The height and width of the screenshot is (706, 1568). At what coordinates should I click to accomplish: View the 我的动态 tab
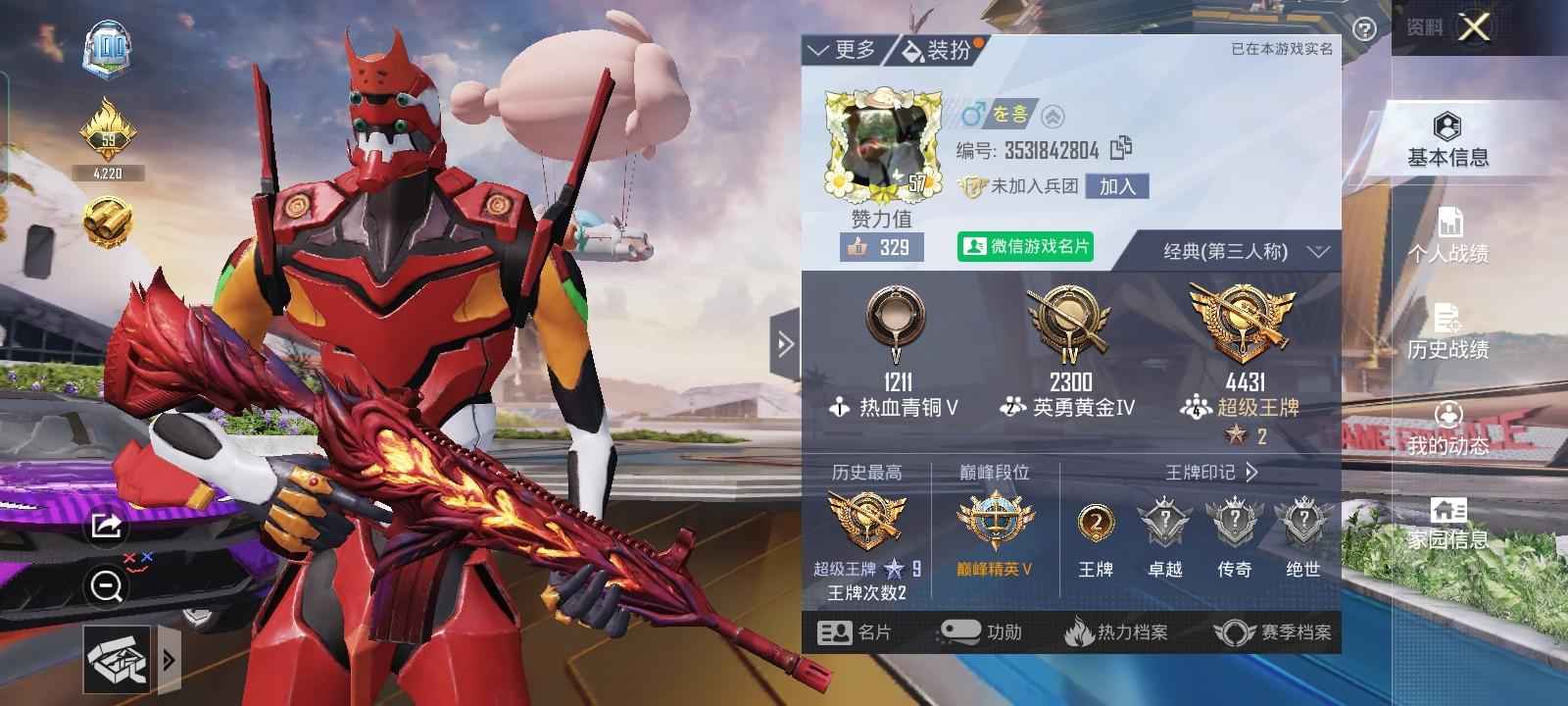click(x=1447, y=428)
